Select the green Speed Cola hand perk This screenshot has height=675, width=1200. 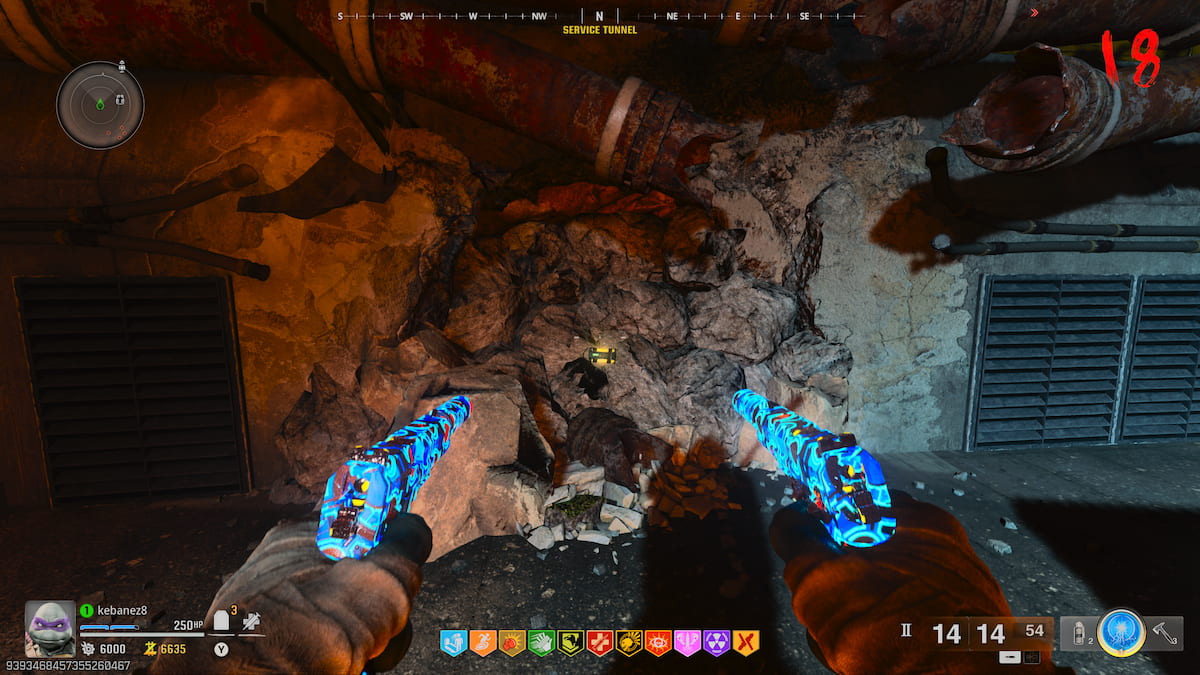[x=541, y=643]
